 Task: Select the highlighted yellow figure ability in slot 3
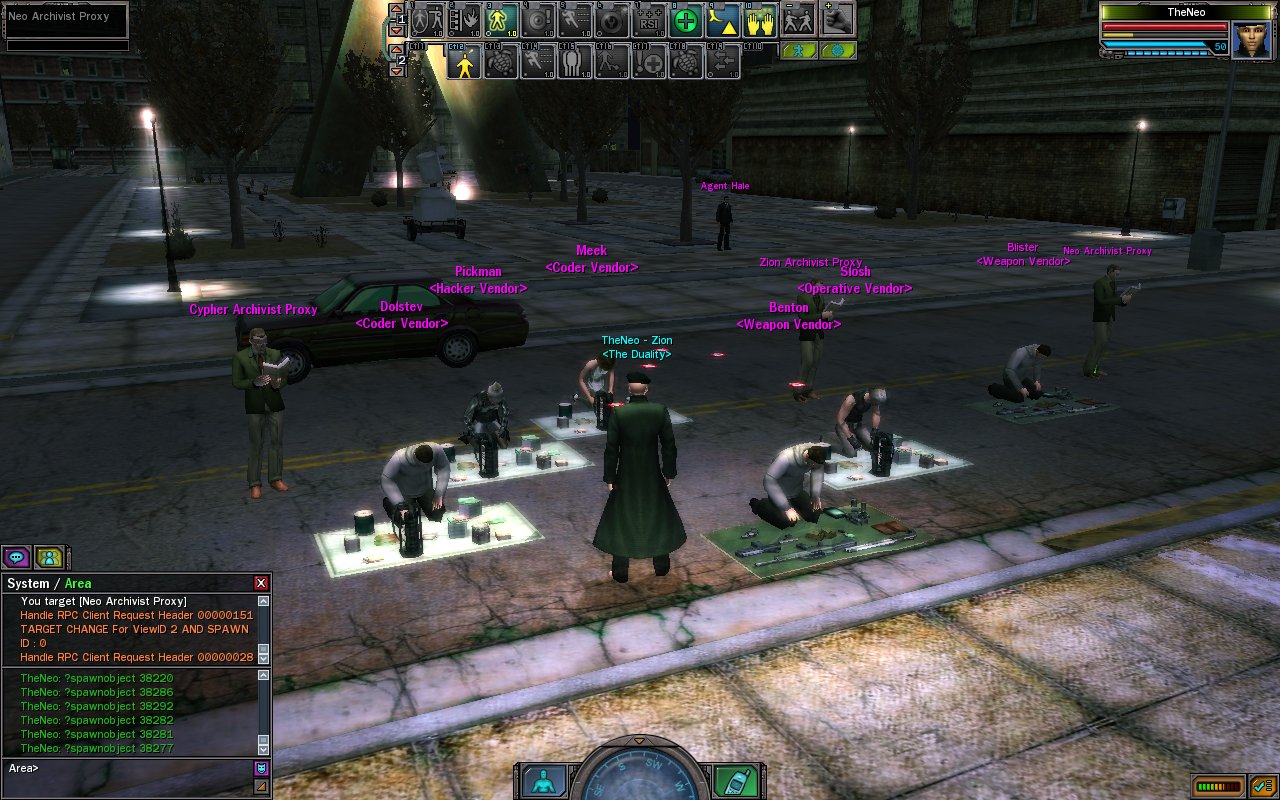[501, 21]
